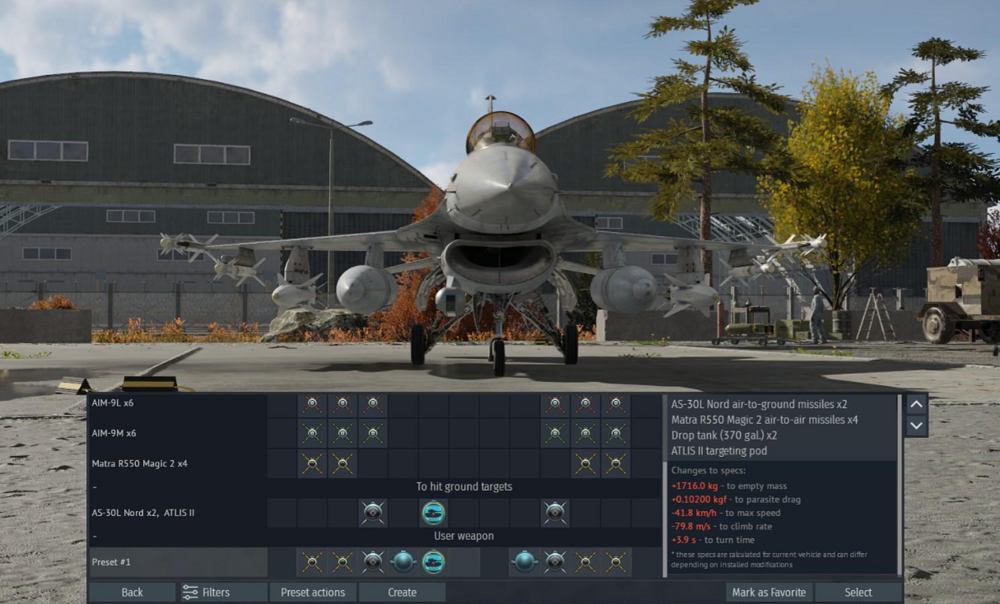
Task: Open the Filters options
Action: (x=205, y=592)
